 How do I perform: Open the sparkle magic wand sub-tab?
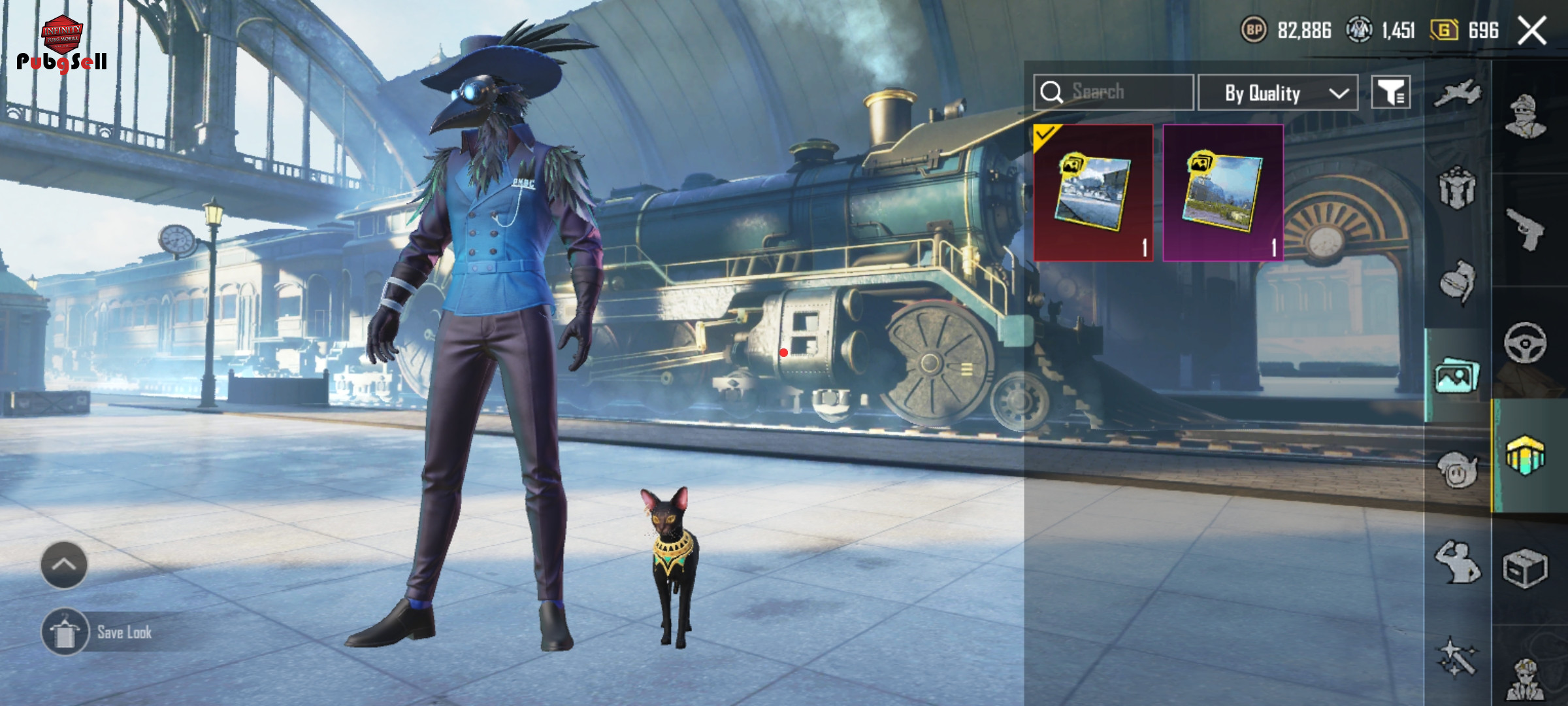[x=1458, y=656]
